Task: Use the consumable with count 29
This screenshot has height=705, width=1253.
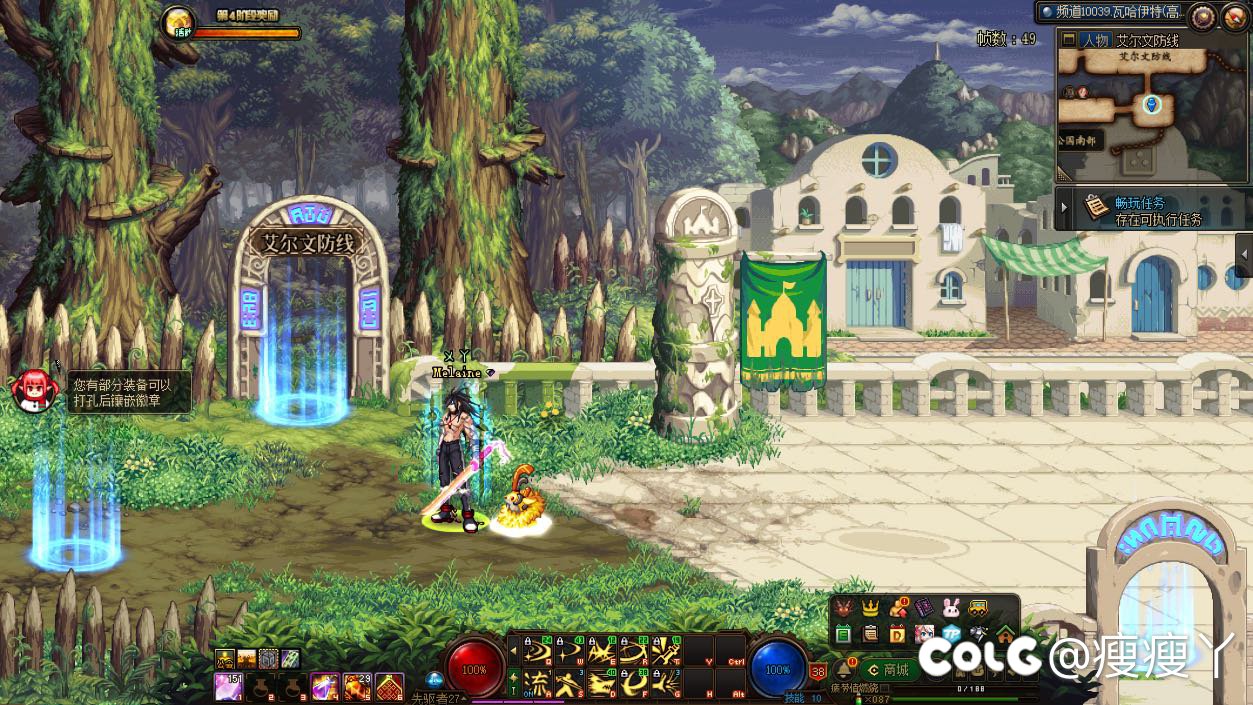Action: [x=357, y=686]
